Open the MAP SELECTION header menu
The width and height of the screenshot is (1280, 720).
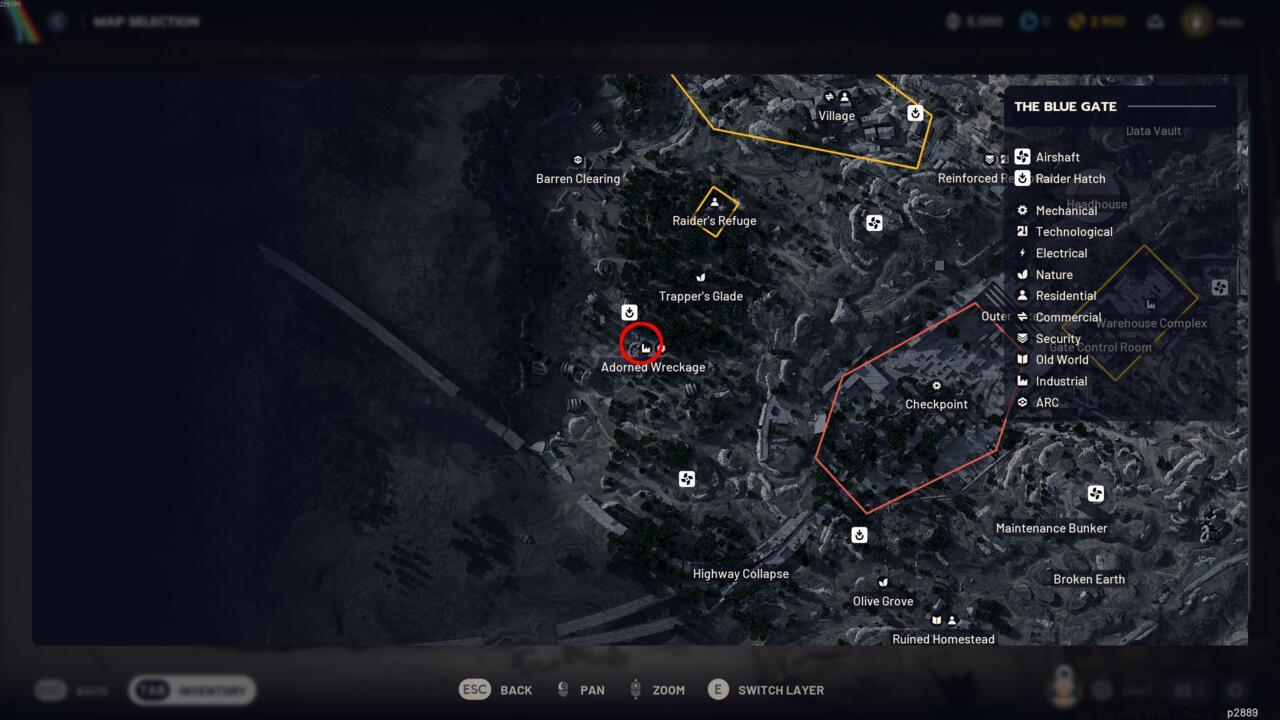[146, 20]
